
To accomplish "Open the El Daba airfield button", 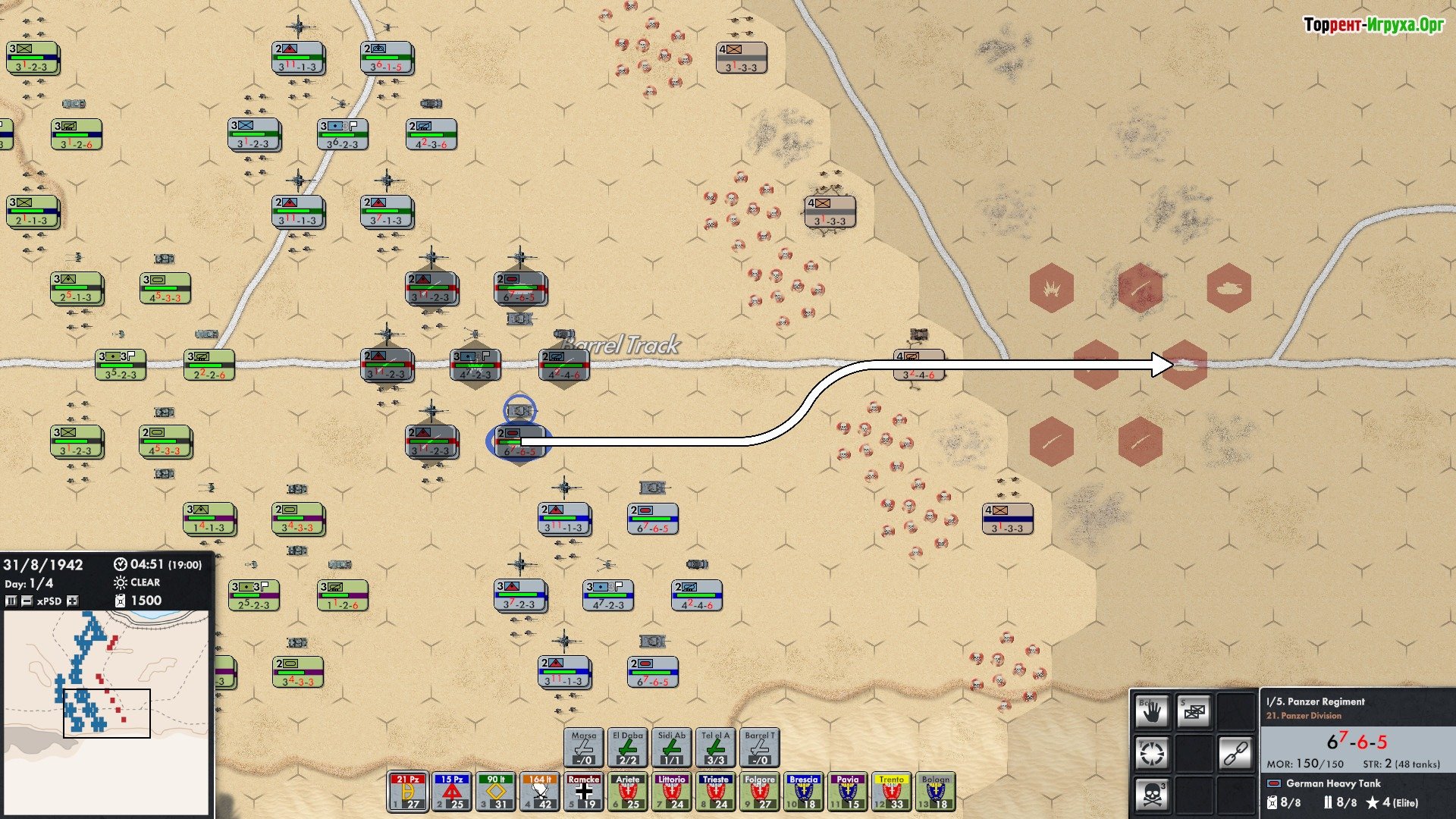I will (628, 748).
